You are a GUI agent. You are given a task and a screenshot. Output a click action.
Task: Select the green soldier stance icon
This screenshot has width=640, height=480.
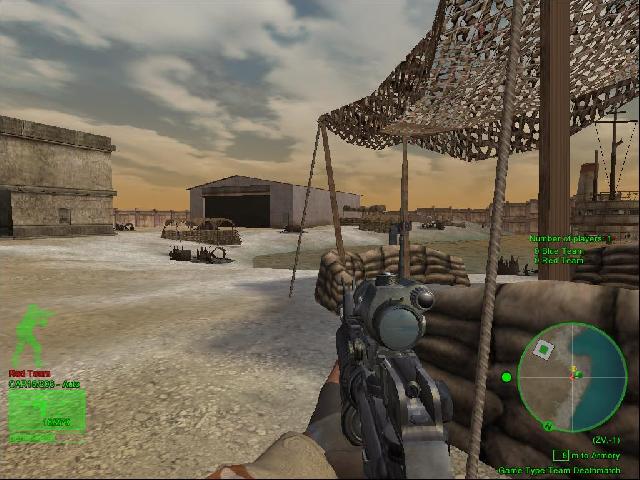tap(30, 334)
